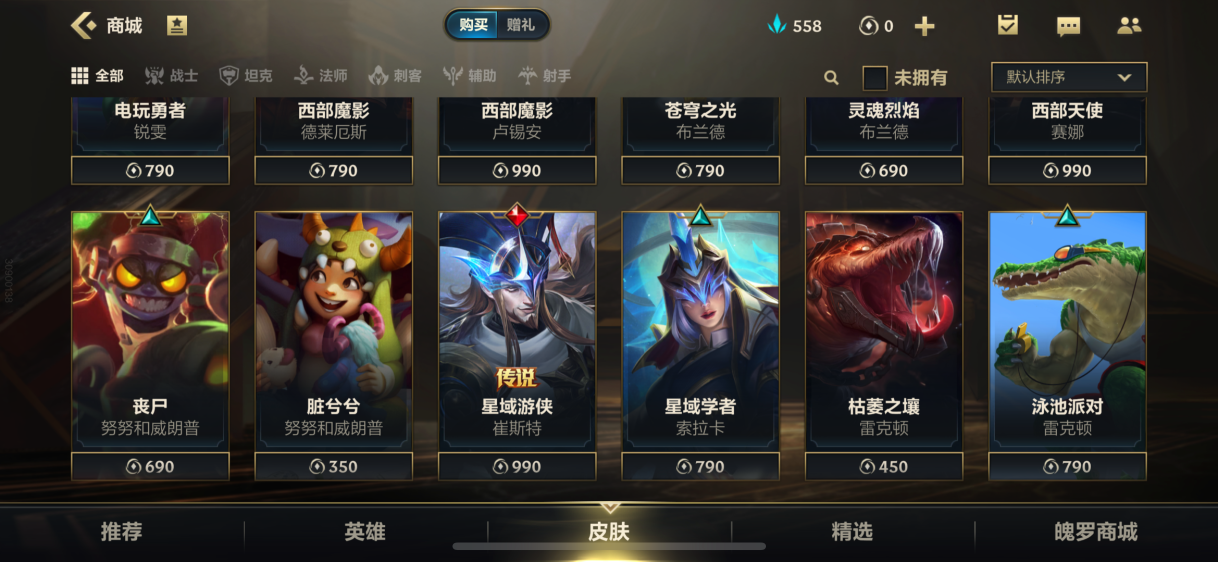This screenshot has width=1218, height=562.
Task: Switch to the 赠礼 gifting mode
Action: point(521,25)
